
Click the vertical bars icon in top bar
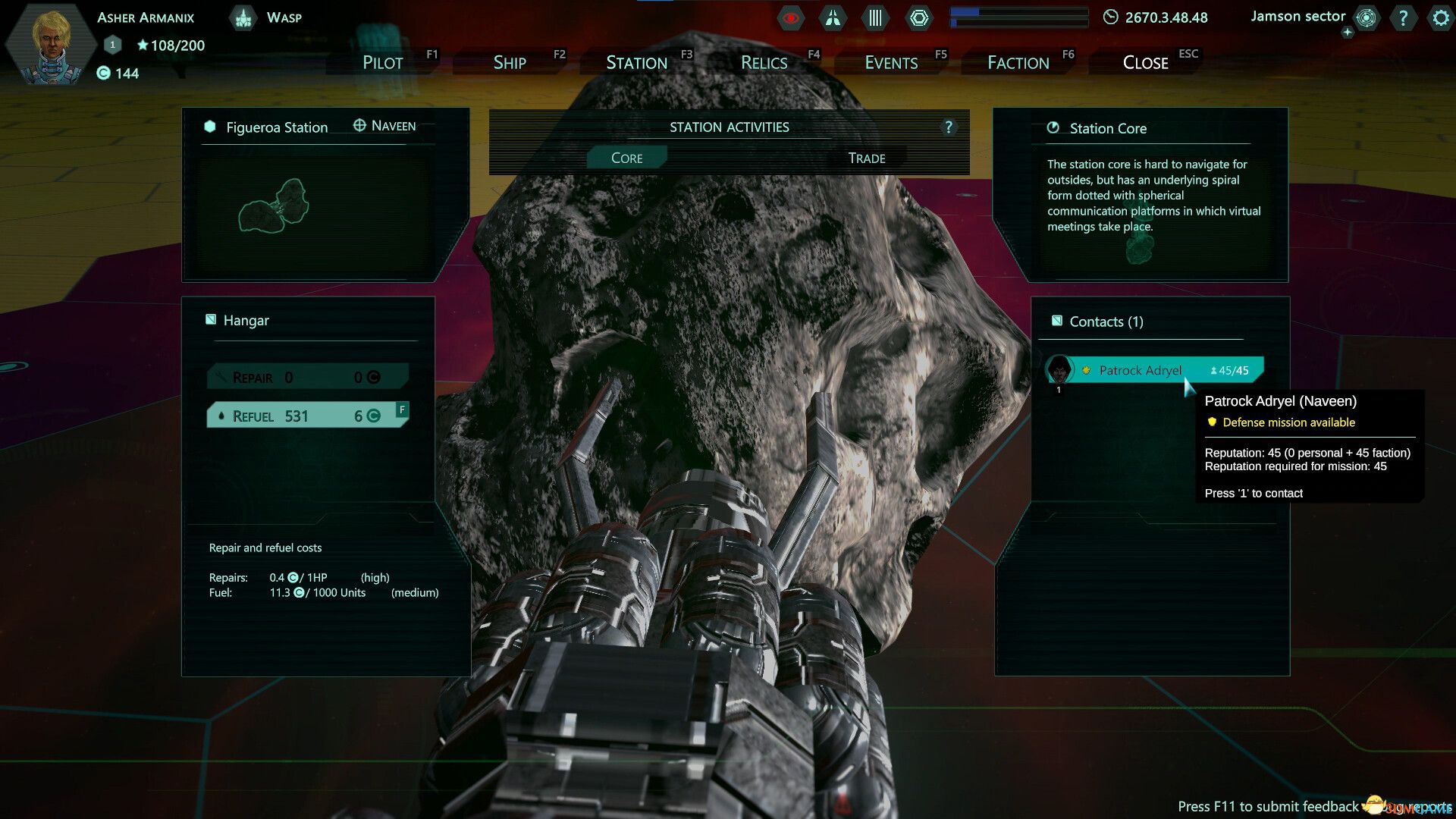pyautogui.click(x=874, y=17)
